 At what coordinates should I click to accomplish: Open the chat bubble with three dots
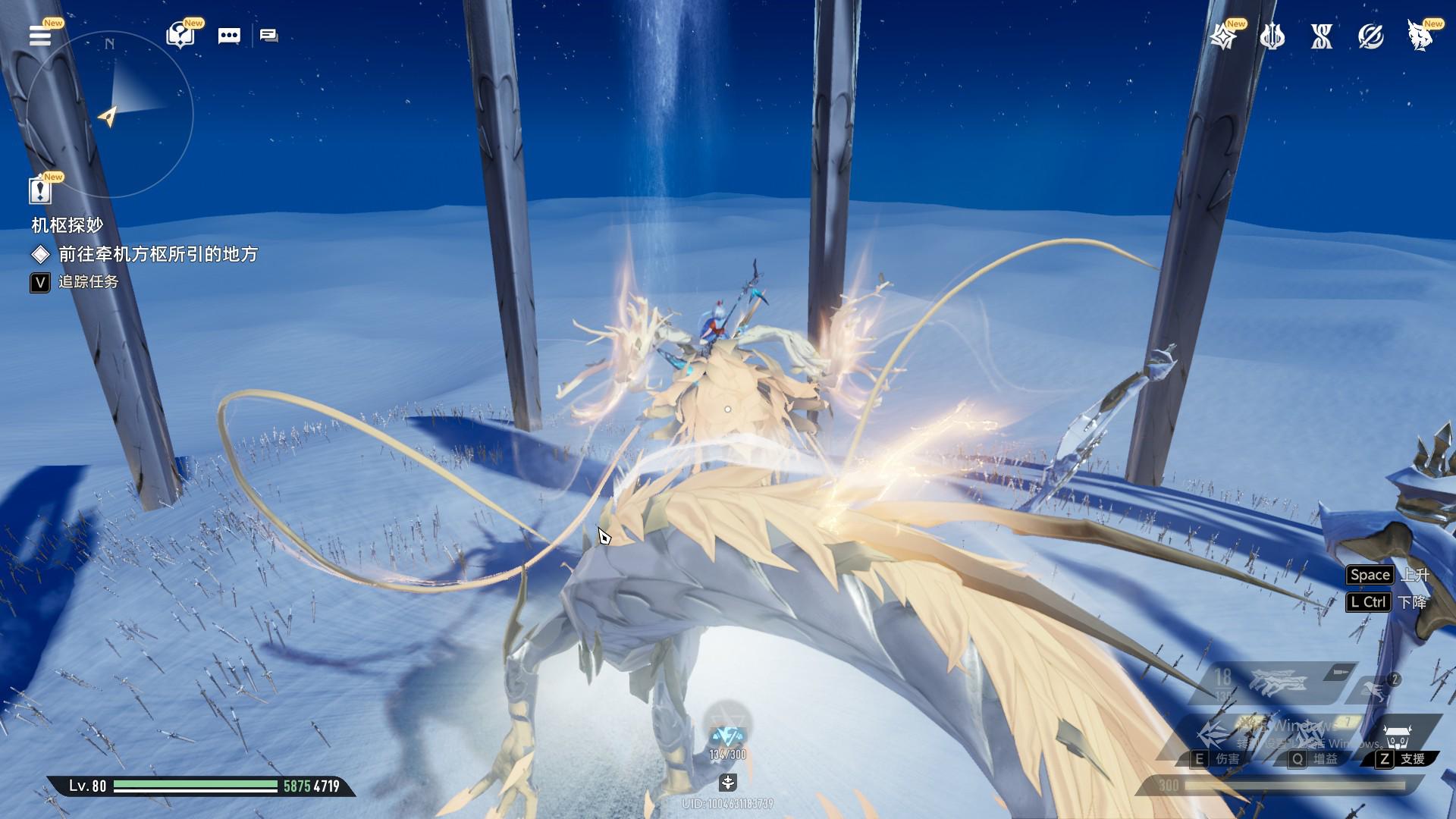(x=229, y=36)
